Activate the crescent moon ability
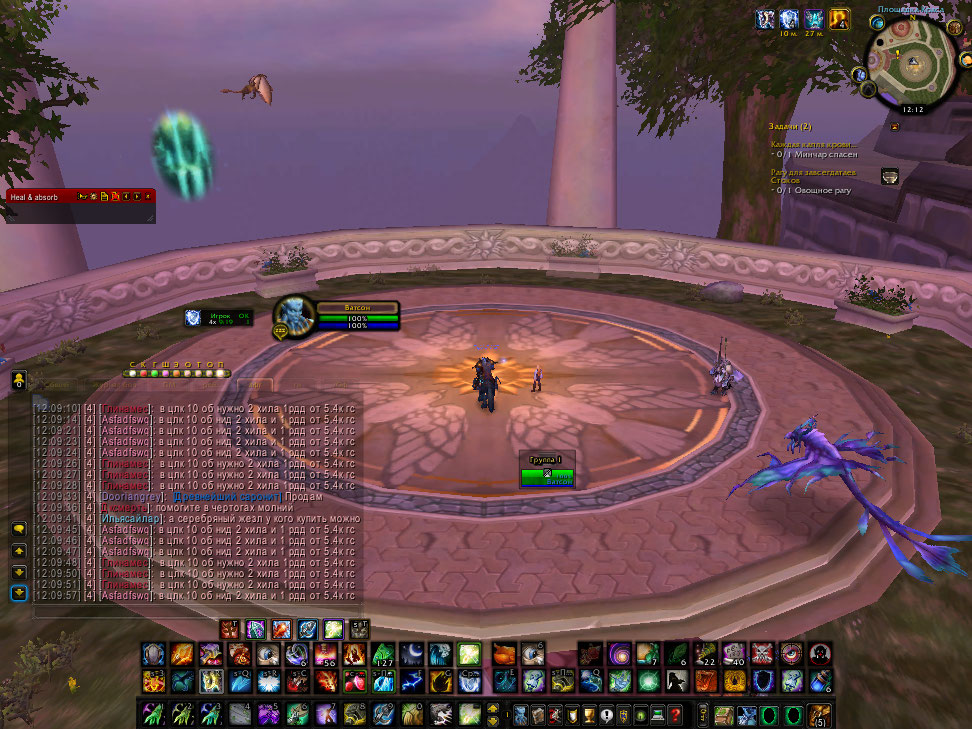972x729 pixels. click(x=412, y=654)
